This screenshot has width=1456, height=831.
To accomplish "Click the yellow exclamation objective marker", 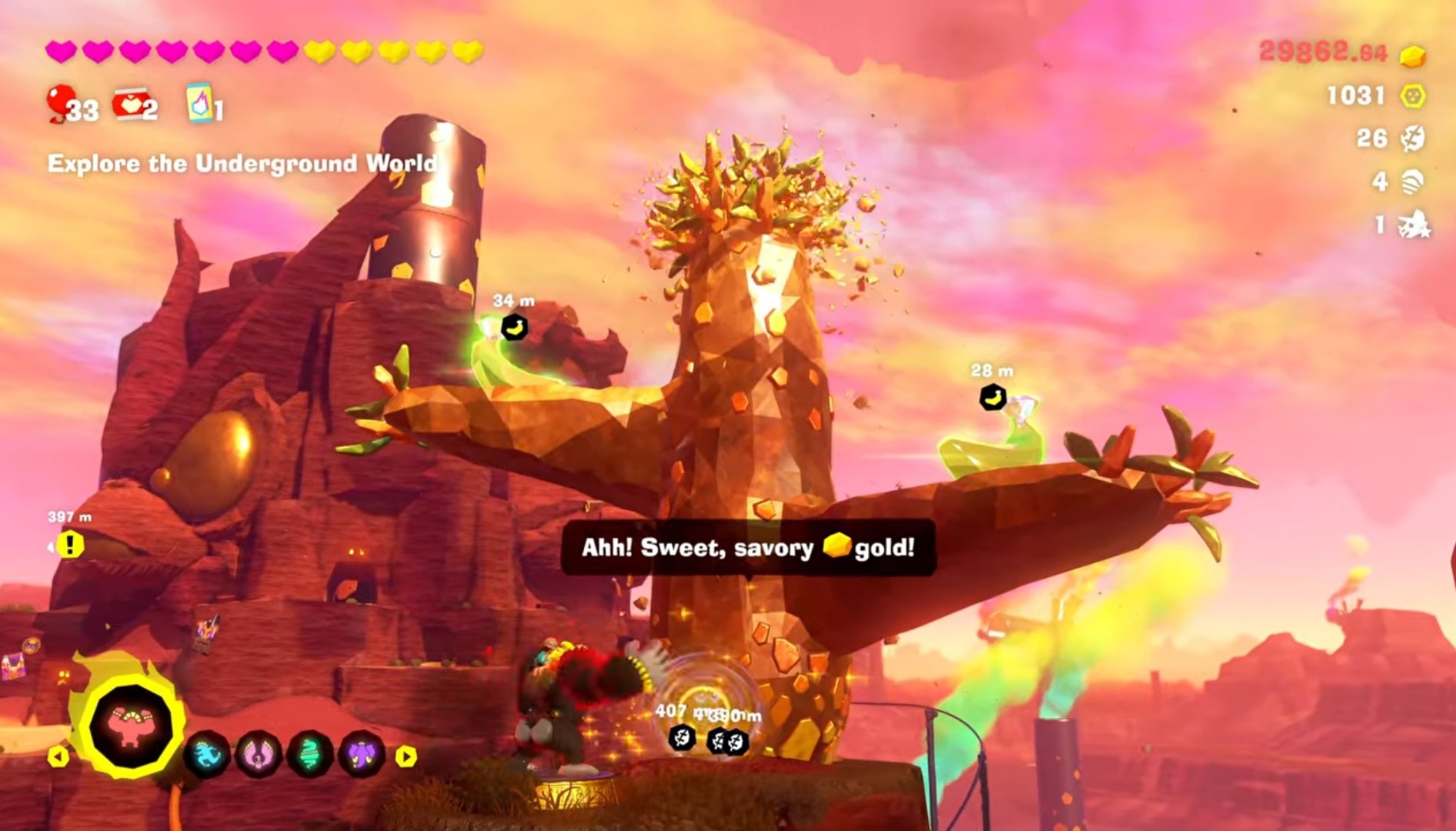I will tap(70, 545).
